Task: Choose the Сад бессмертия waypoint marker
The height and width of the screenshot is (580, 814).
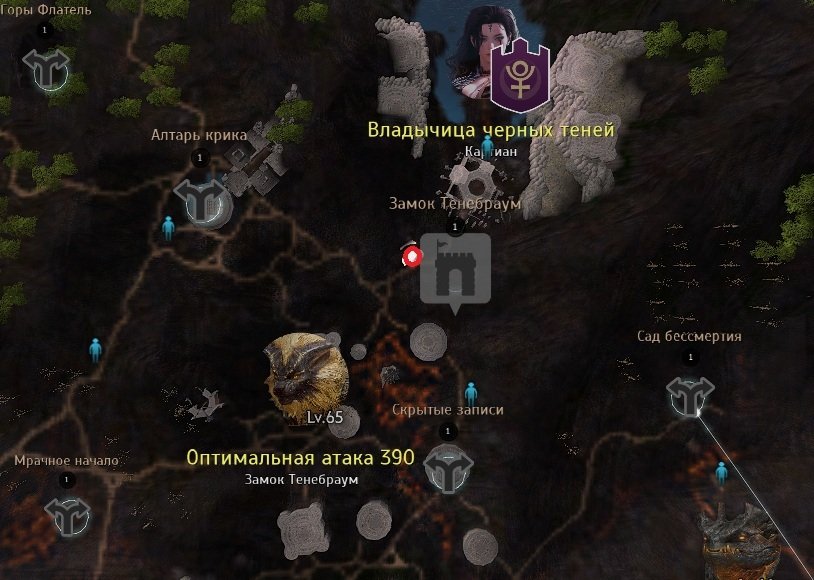Action: 690,397
